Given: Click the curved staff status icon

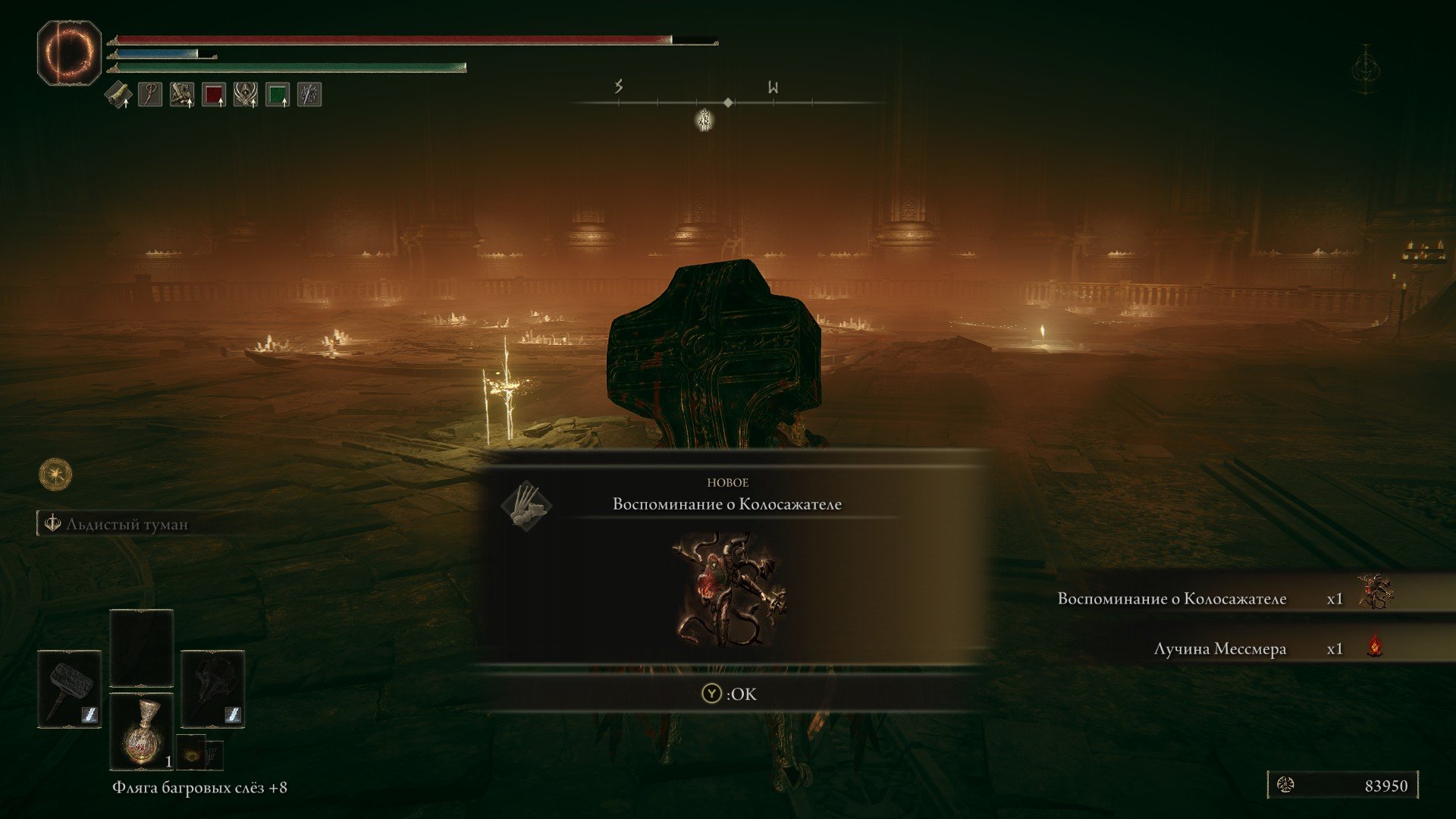Looking at the screenshot, I should pyautogui.click(x=150, y=95).
